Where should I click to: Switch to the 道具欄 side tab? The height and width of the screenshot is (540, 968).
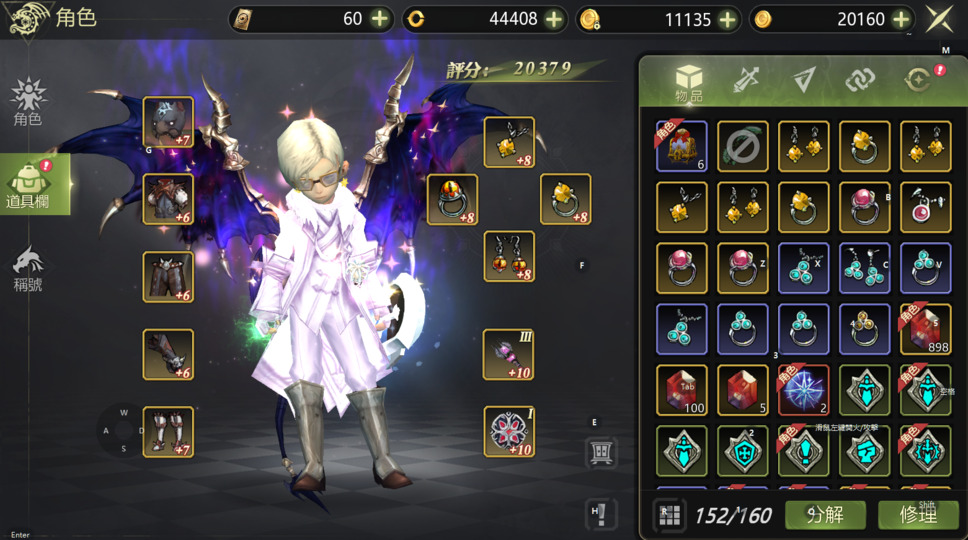tap(30, 185)
